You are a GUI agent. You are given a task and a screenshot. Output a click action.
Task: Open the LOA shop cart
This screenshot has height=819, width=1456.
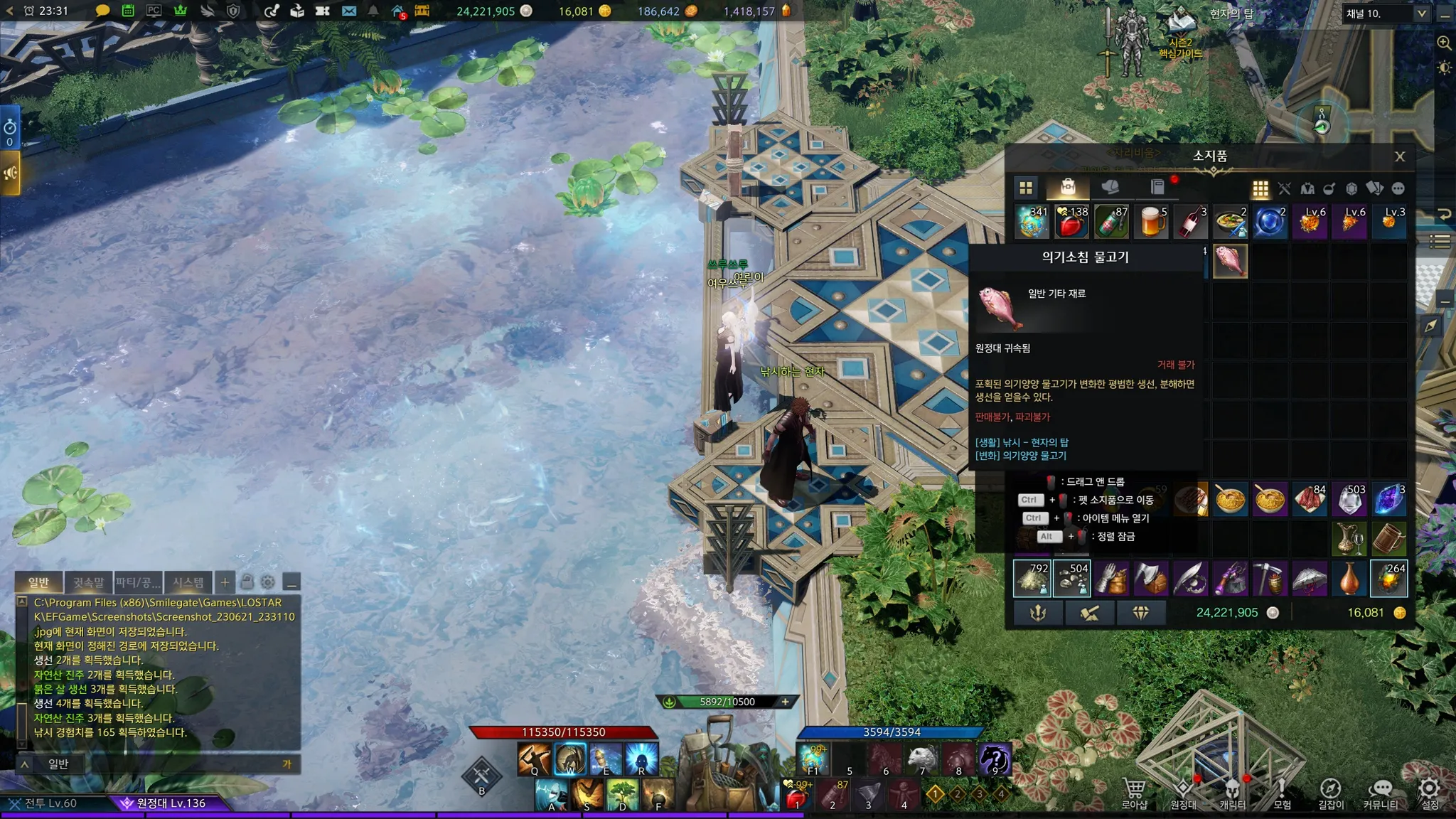coord(1134,791)
